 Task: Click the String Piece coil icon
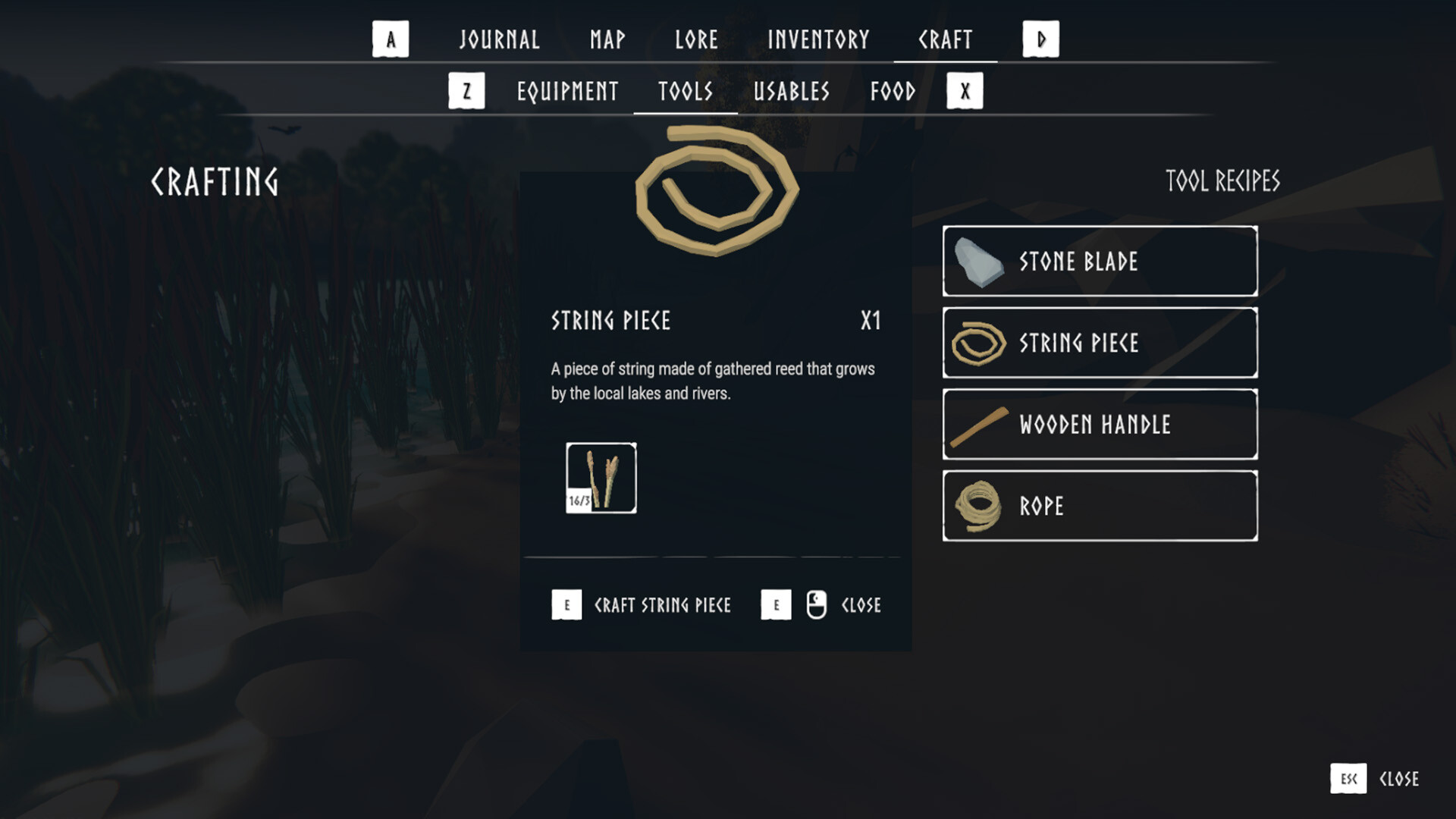(x=978, y=343)
